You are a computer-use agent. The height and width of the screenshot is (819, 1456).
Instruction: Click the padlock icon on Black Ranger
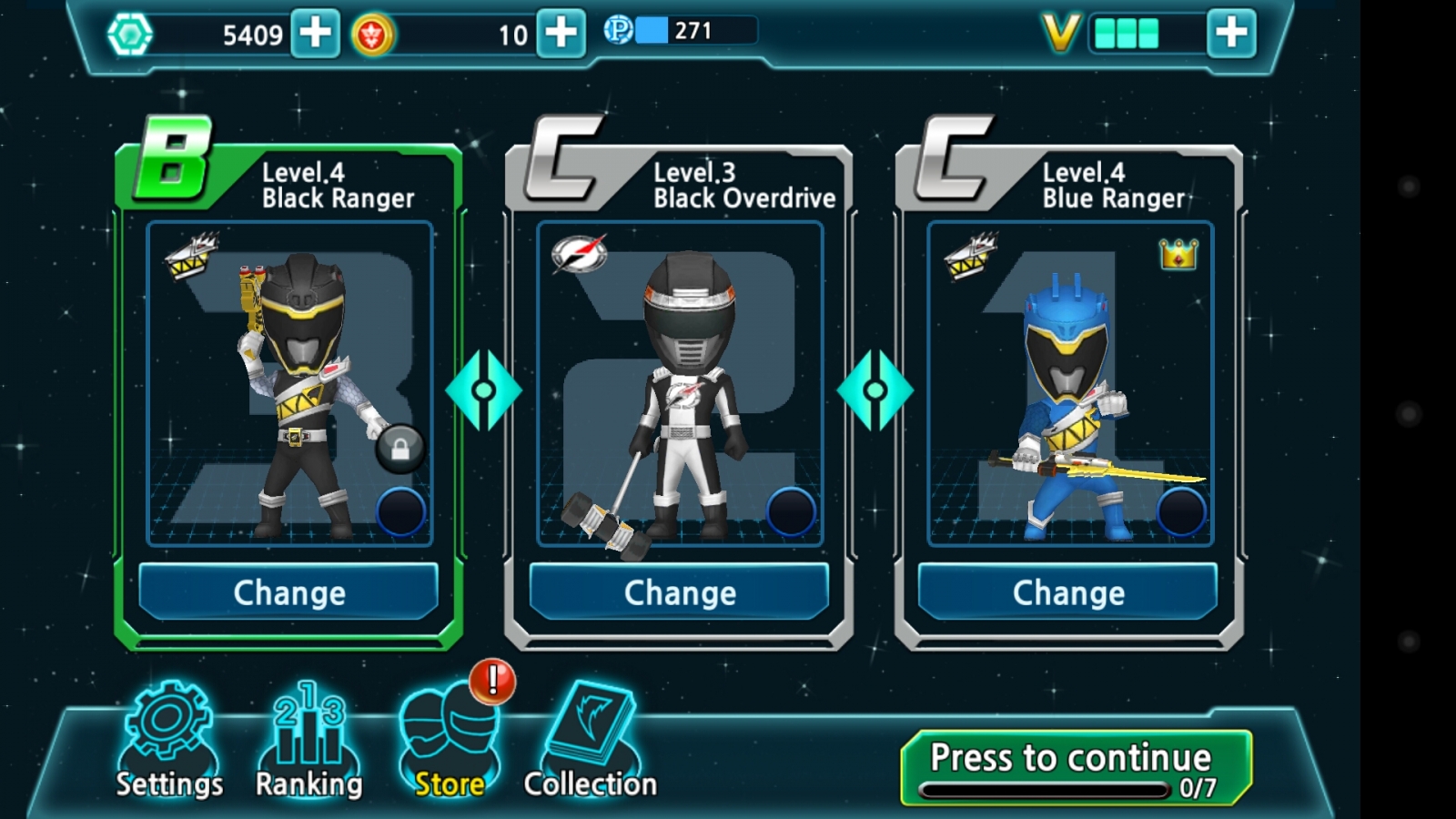coord(399,449)
